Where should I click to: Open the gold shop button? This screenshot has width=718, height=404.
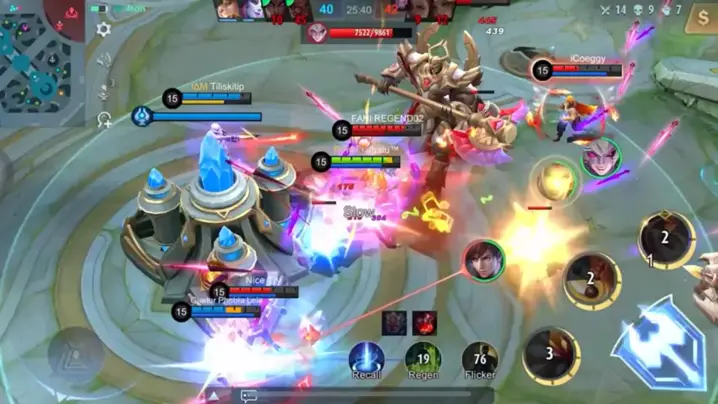(x=703, y=19)
